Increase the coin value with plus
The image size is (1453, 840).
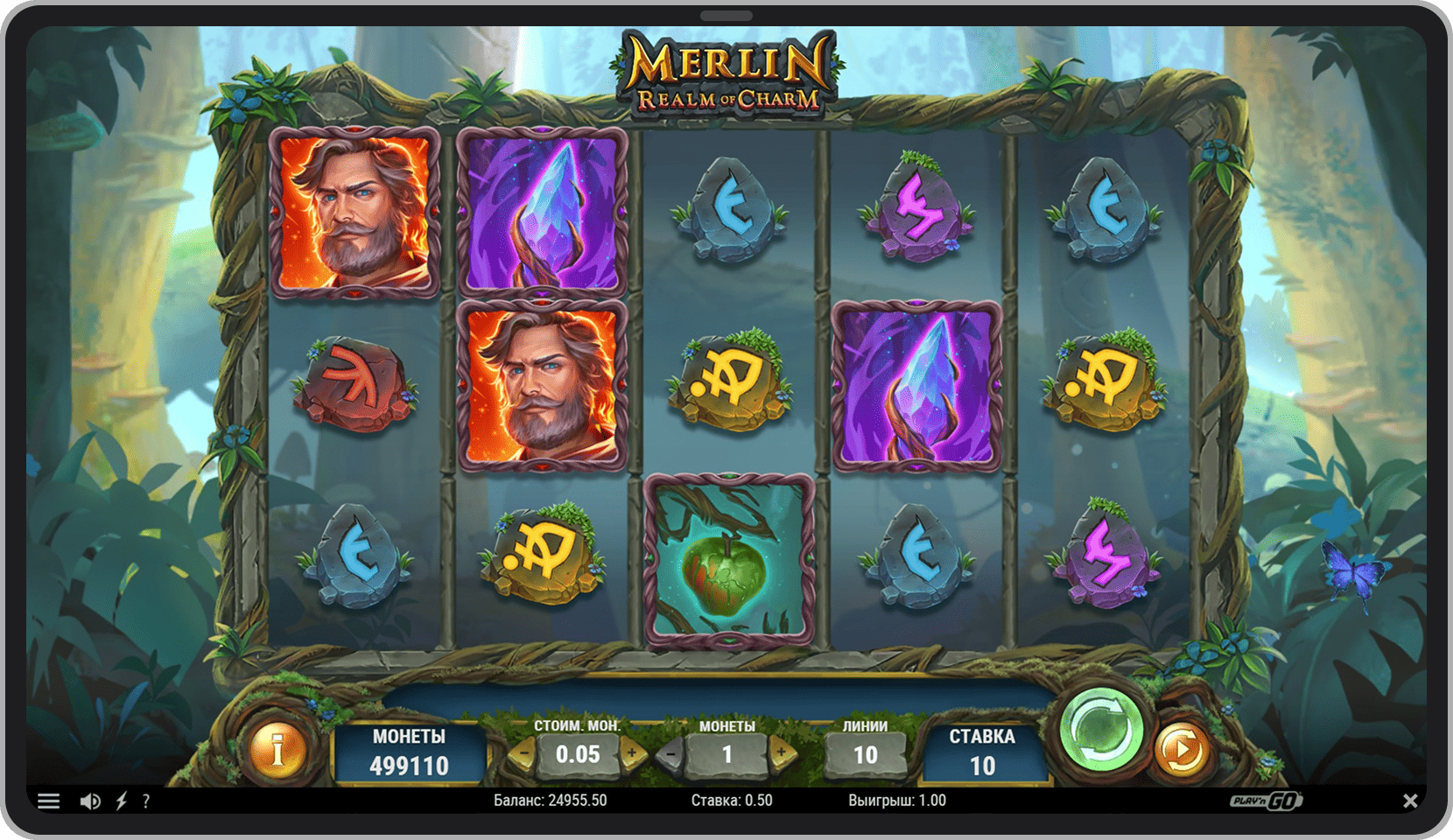(x=632, y=753)
